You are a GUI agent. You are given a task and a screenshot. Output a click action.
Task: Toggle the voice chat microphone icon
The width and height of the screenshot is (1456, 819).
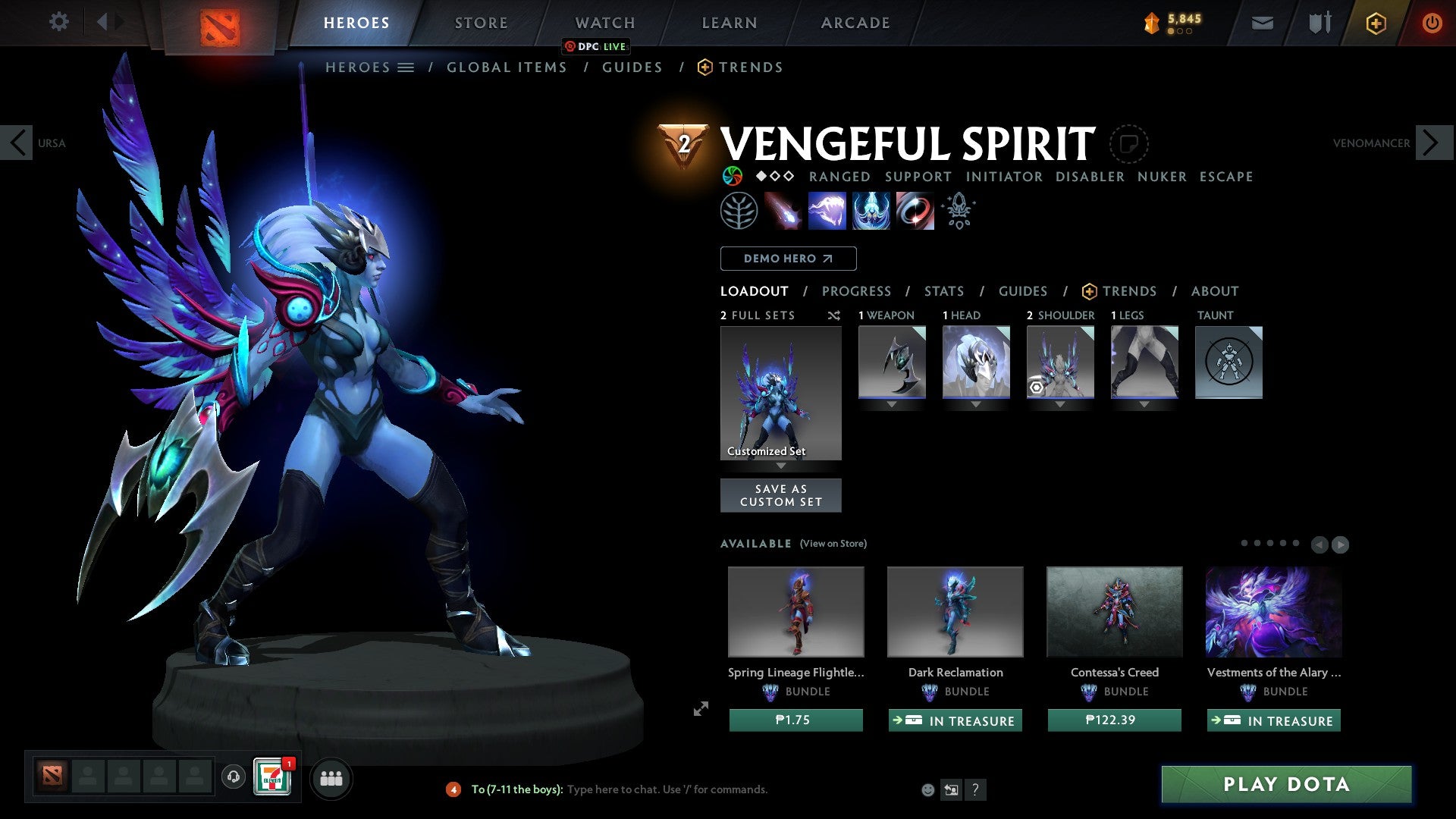(233, 777)
